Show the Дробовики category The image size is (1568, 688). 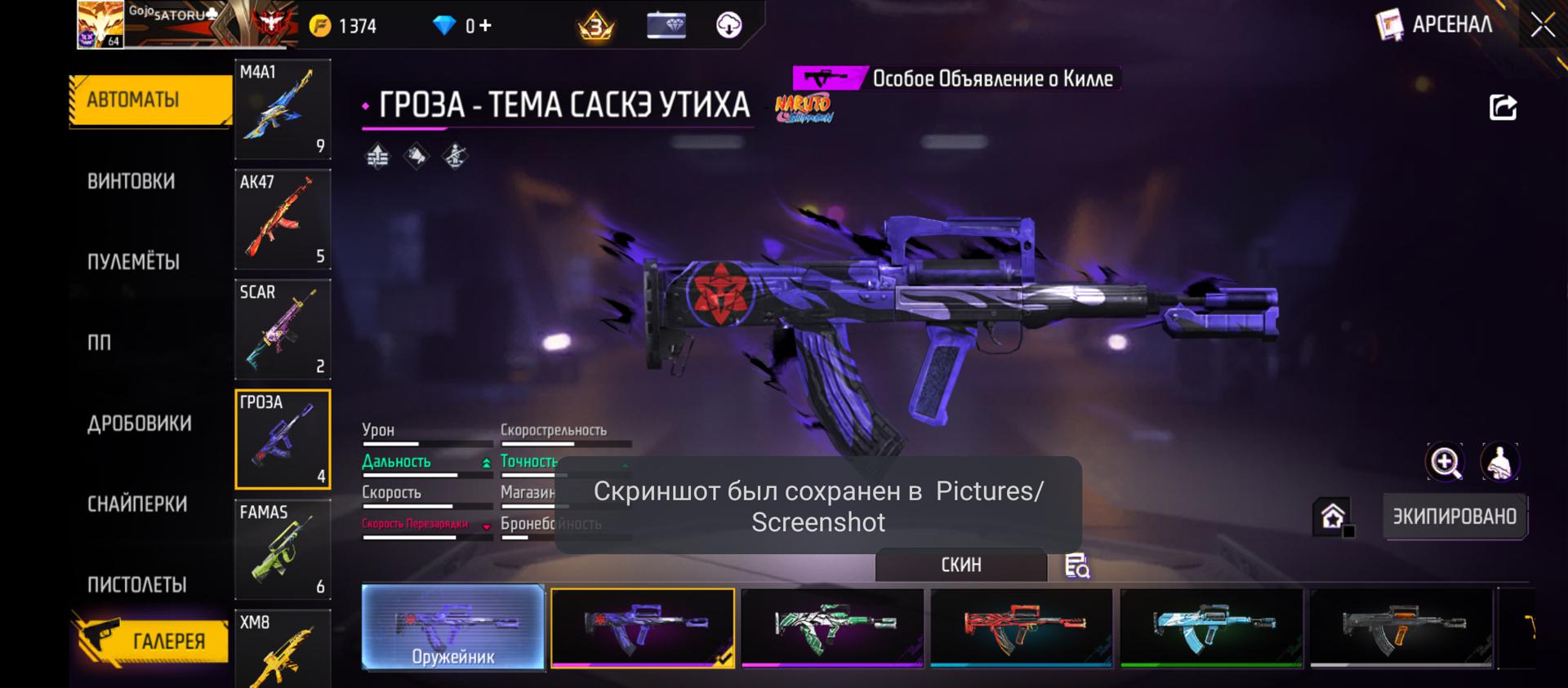coord(140,424)
